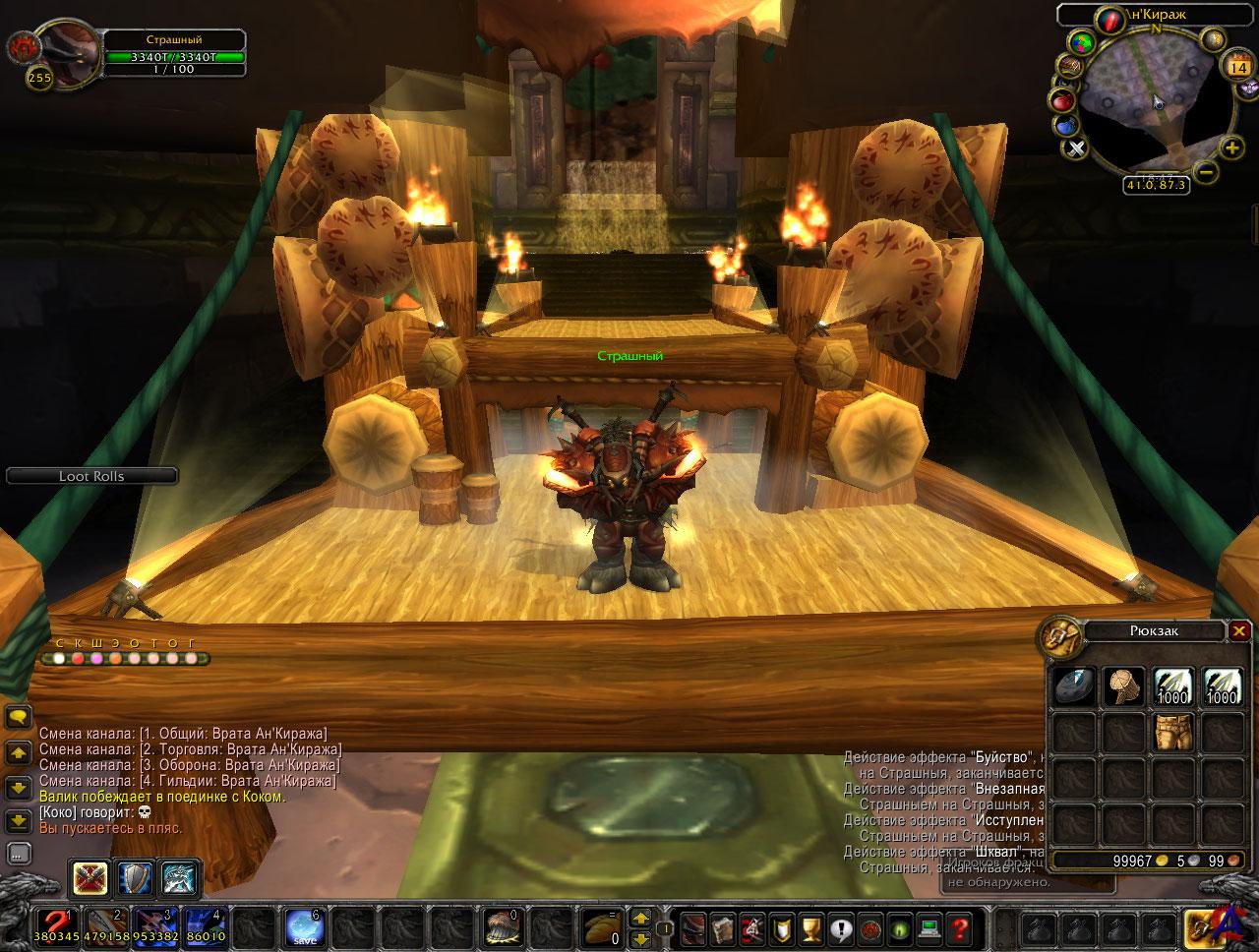Use the blue orb 'save' action slot
Image resolution: width=1259 pixels, height=952 pixels.
click(x=302, y=926)
